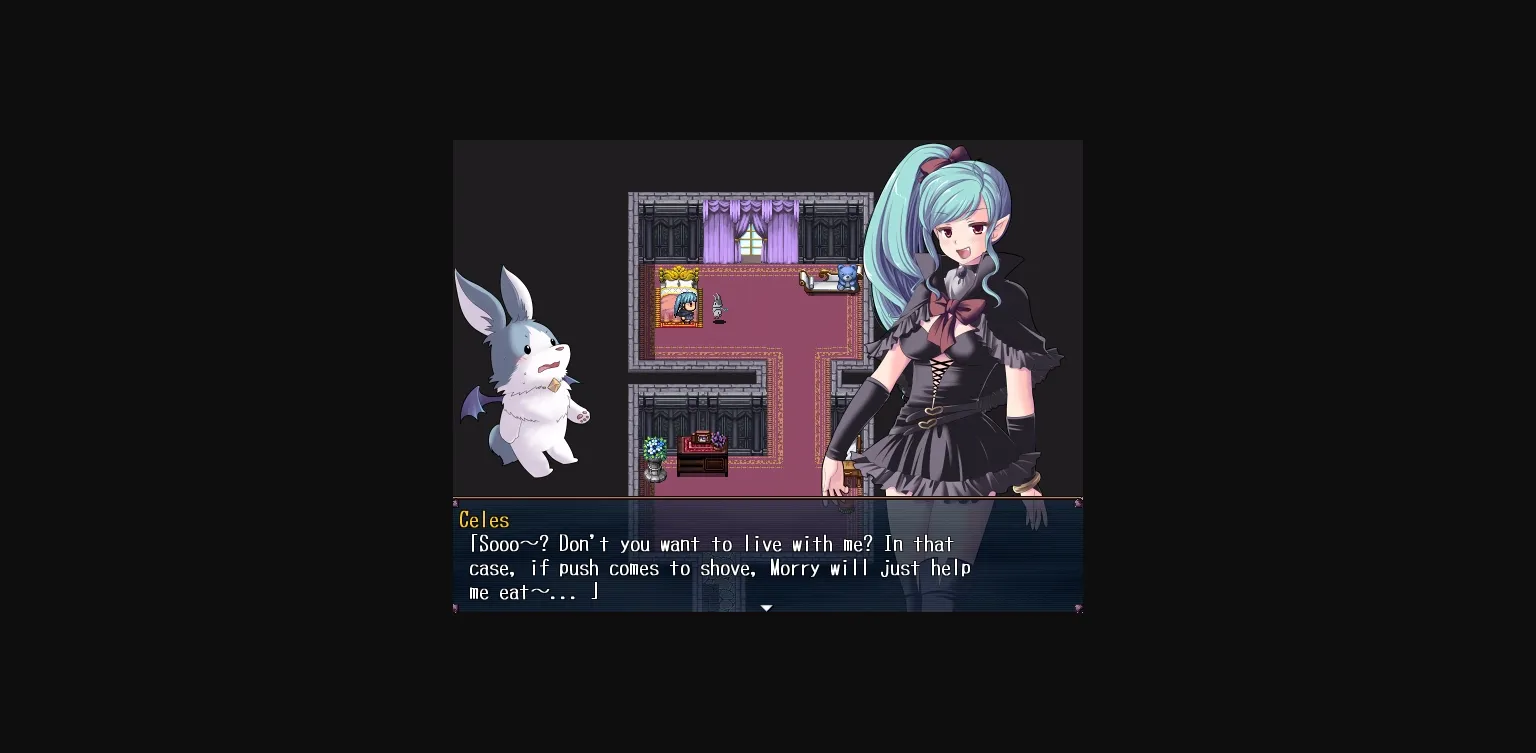The image size is (1536, 753).
Task: Click the sleeping blue-haired character in the bed
Action: point(684,305)
